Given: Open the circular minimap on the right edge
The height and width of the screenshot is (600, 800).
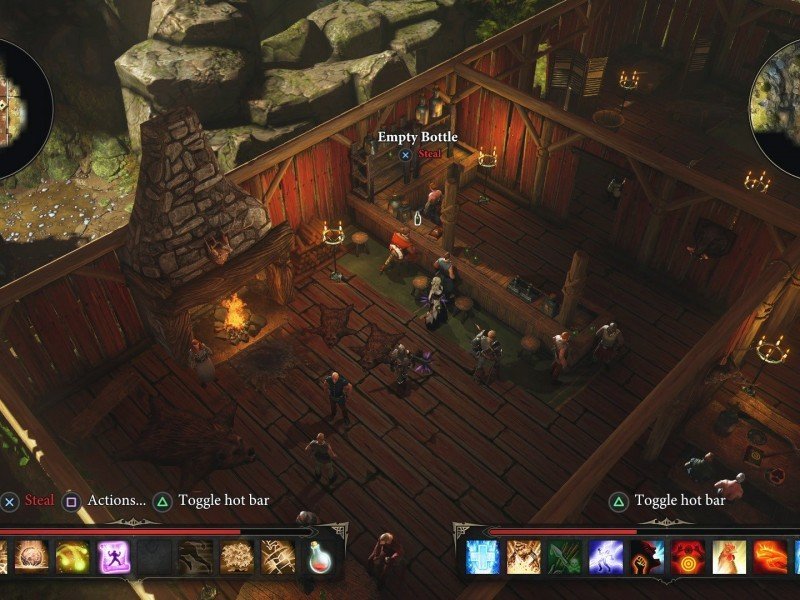Looking at the screenshot, I should click(x=780, y=108).
